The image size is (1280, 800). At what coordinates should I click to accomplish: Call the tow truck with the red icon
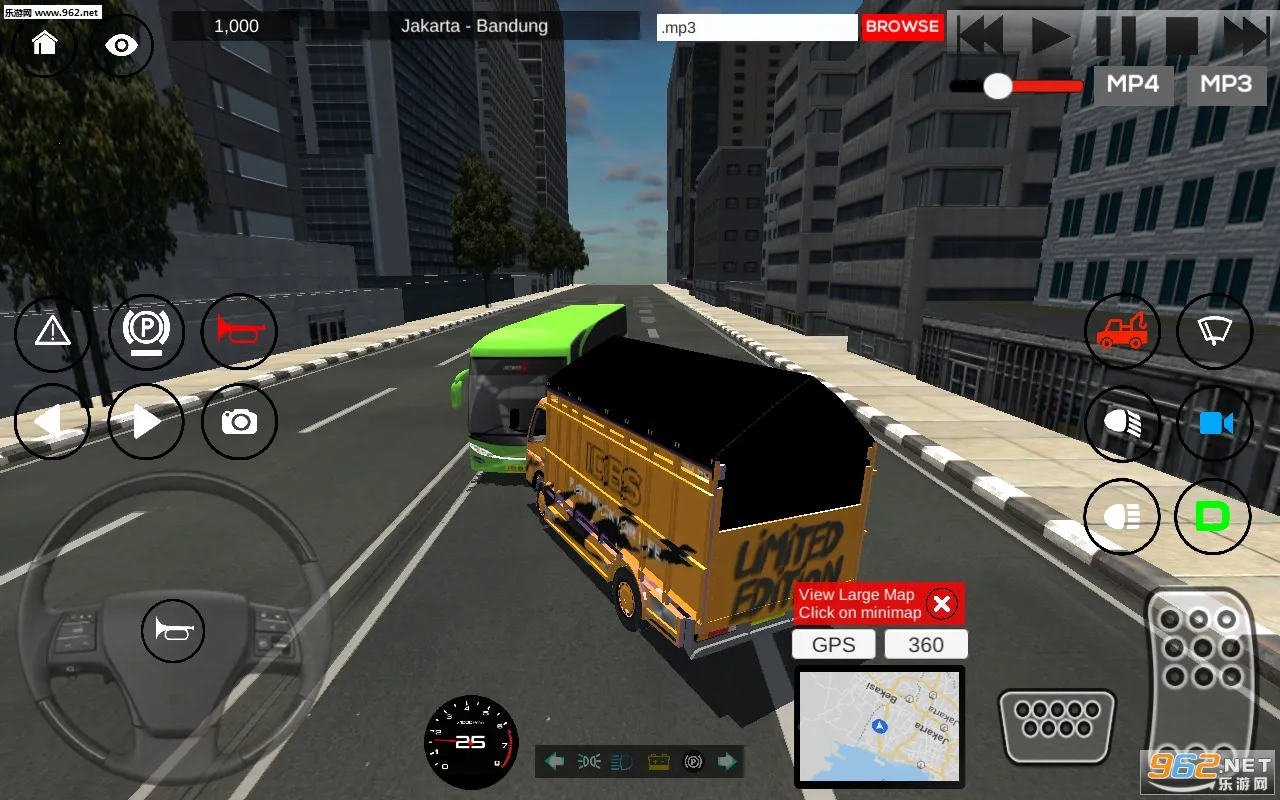coord(1122,331)
